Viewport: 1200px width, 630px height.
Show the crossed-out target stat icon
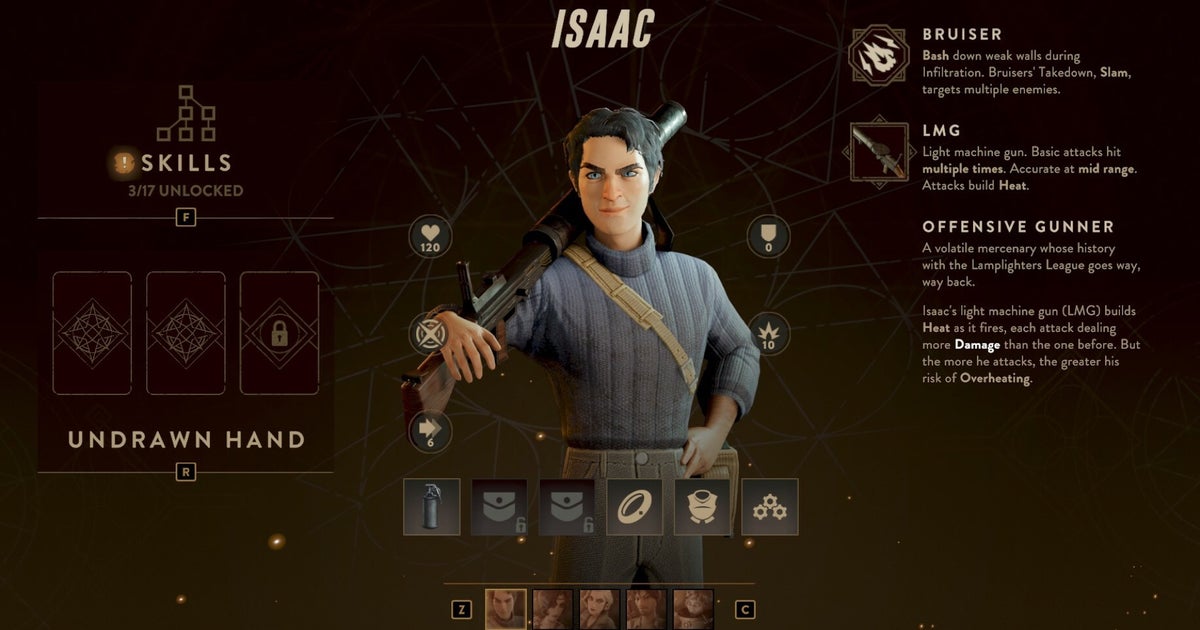click(x=430, y=334)
